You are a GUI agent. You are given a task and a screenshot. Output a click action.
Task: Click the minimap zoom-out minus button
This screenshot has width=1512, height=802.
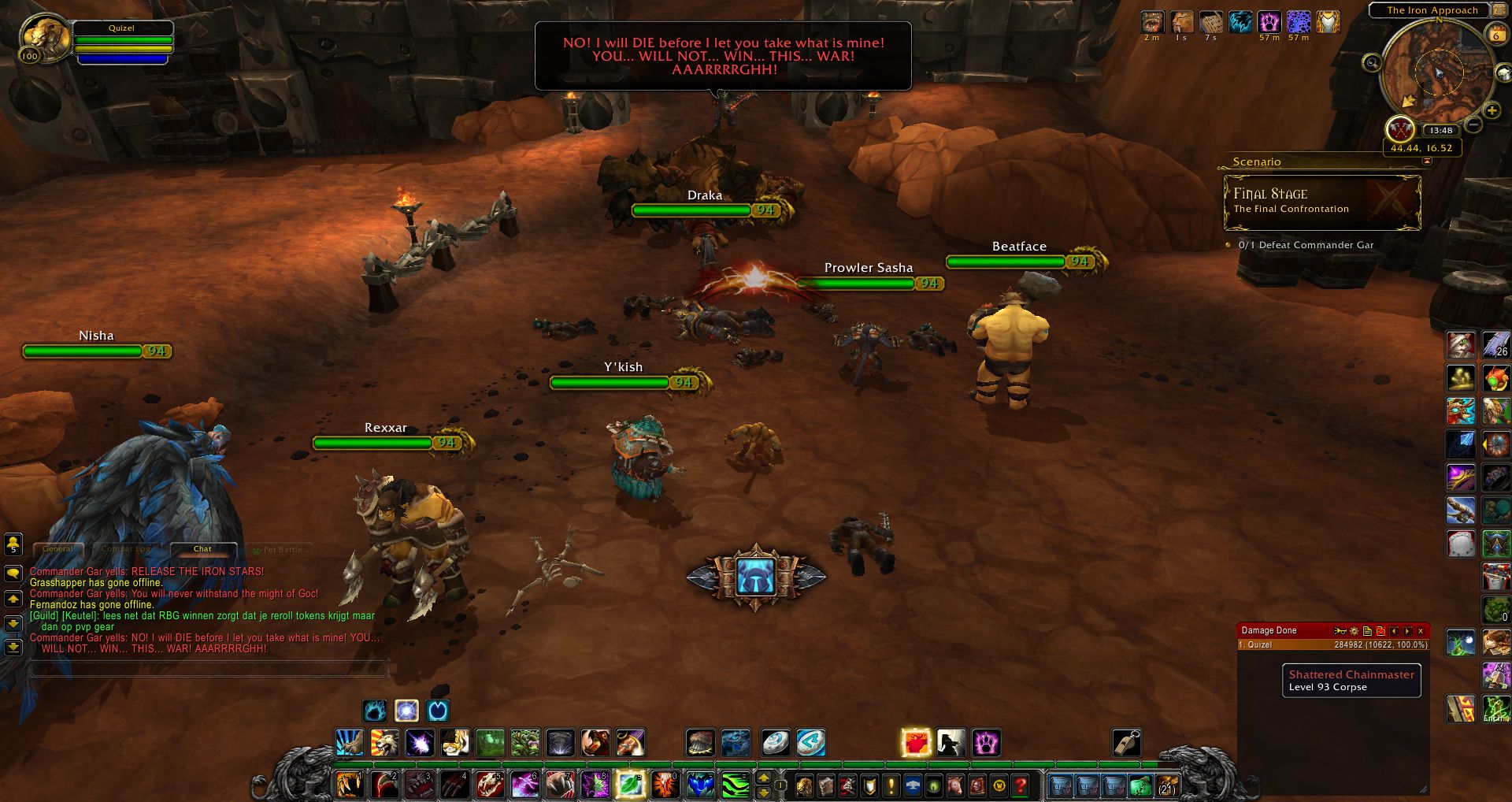click(1473, 124)
